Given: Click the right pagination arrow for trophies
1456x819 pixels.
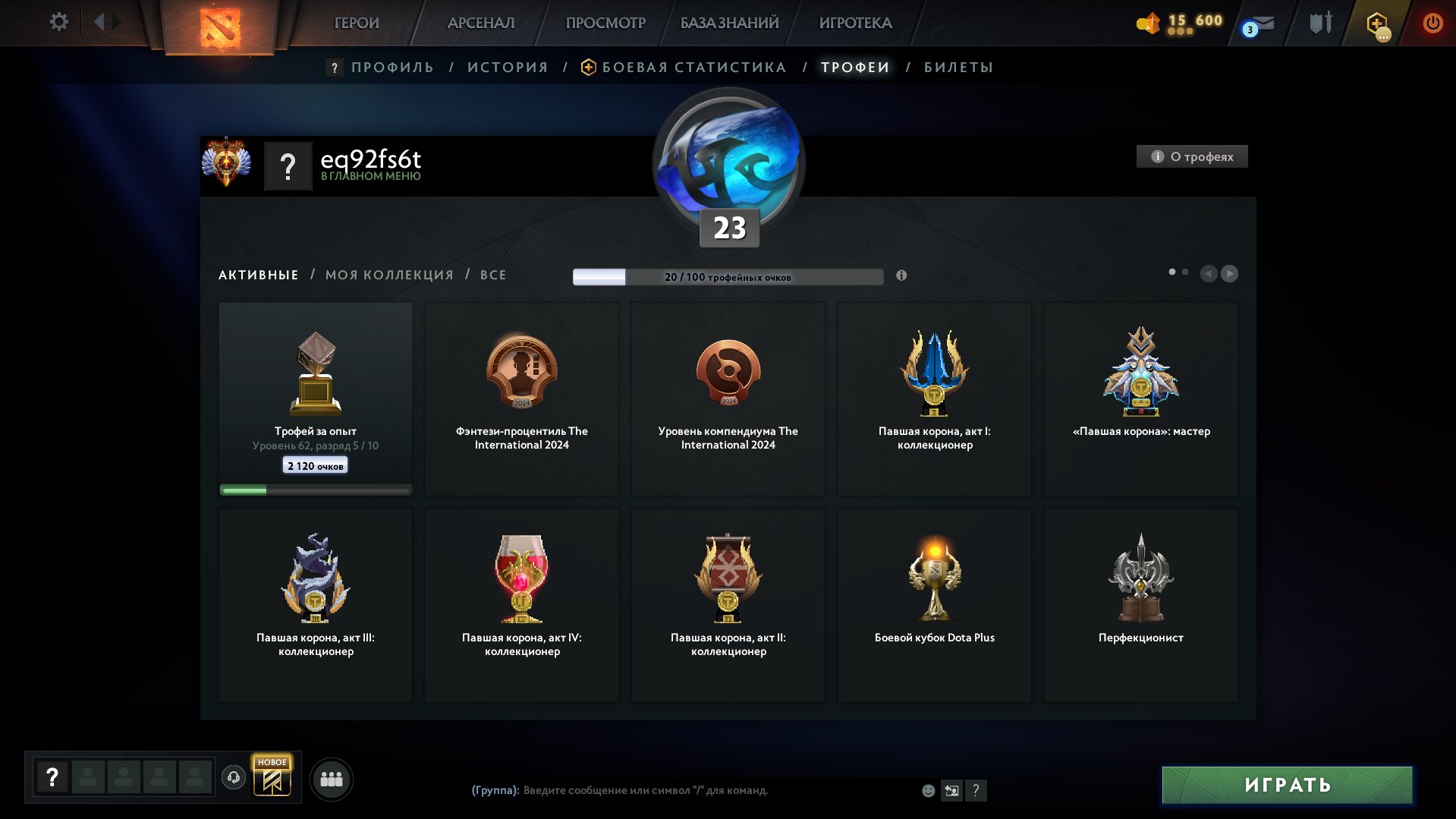Looking at the screenshot, I should pos(1229,273).
